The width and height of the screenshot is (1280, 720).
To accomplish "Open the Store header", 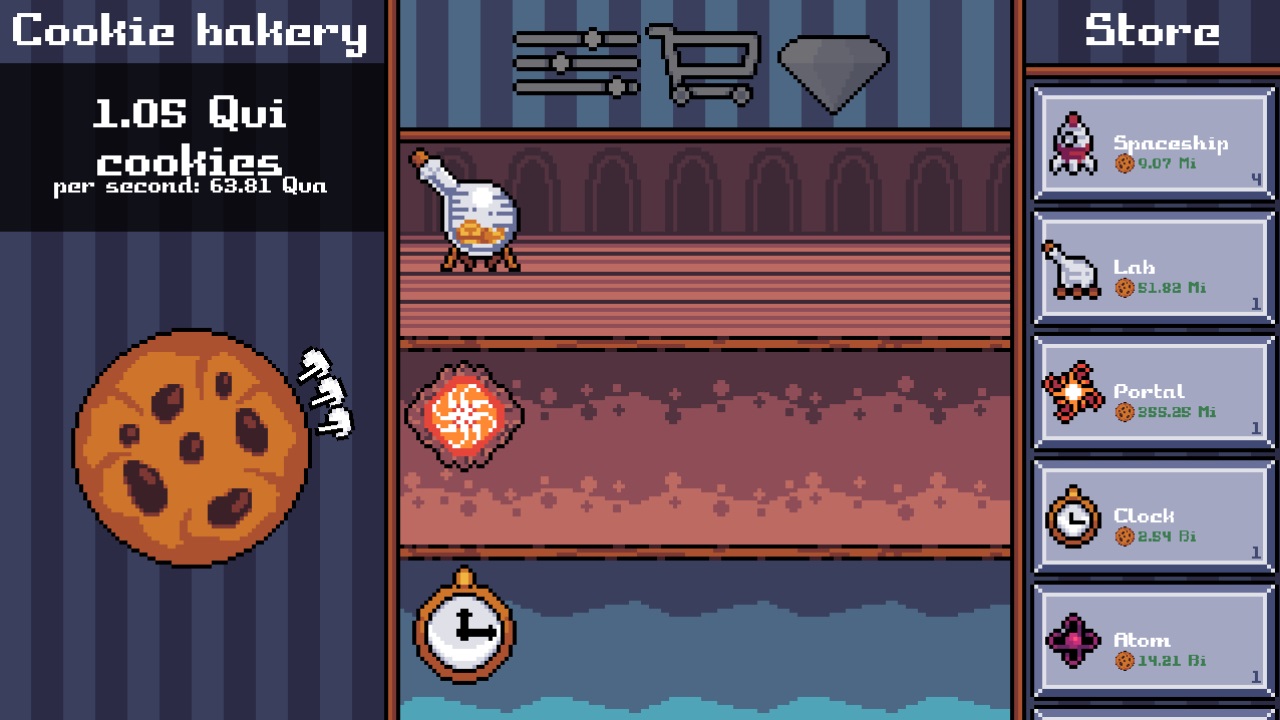I will (x=1152, y=30).
